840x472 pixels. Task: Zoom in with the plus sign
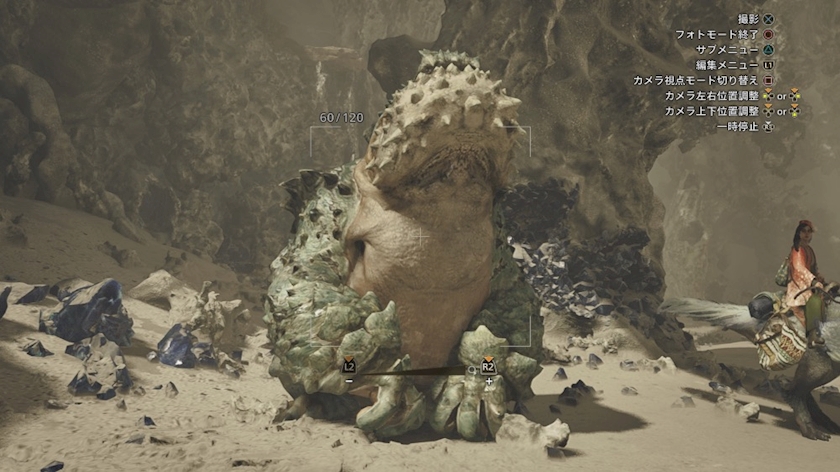(x=488, y=380)
